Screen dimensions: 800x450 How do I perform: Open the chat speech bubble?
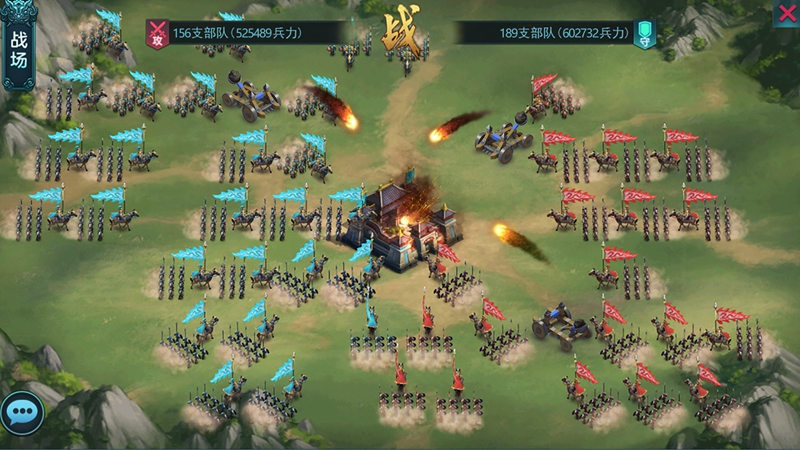20,411
